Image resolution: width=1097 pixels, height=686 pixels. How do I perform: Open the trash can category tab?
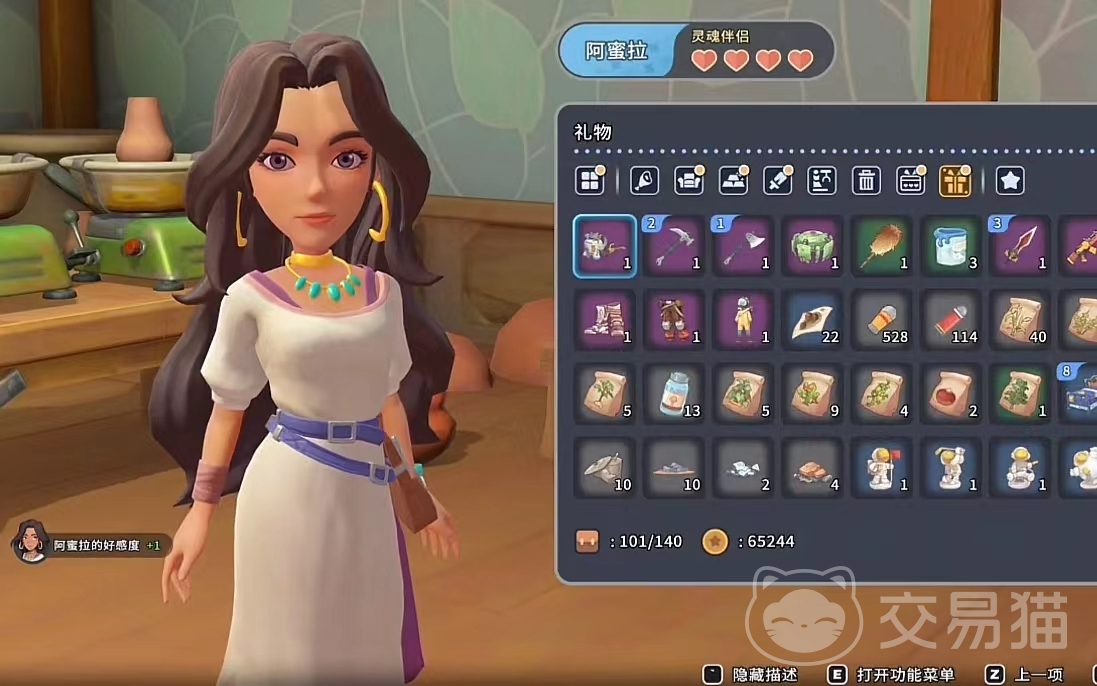click(x=866, y=181)
